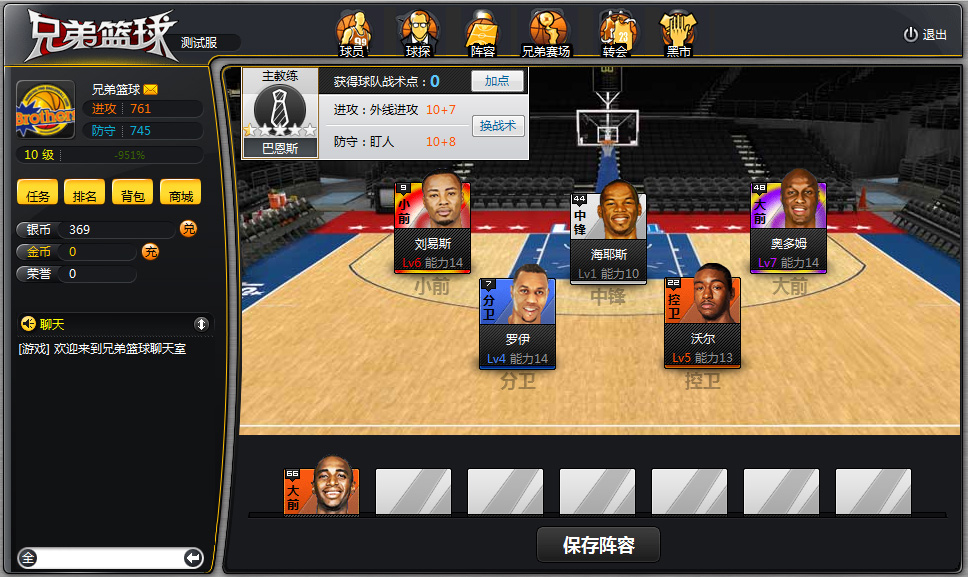Viewport: 968px width, 577px height.
Task: Select the 海耶斯 center card
Action: click(x=608, y=236)
